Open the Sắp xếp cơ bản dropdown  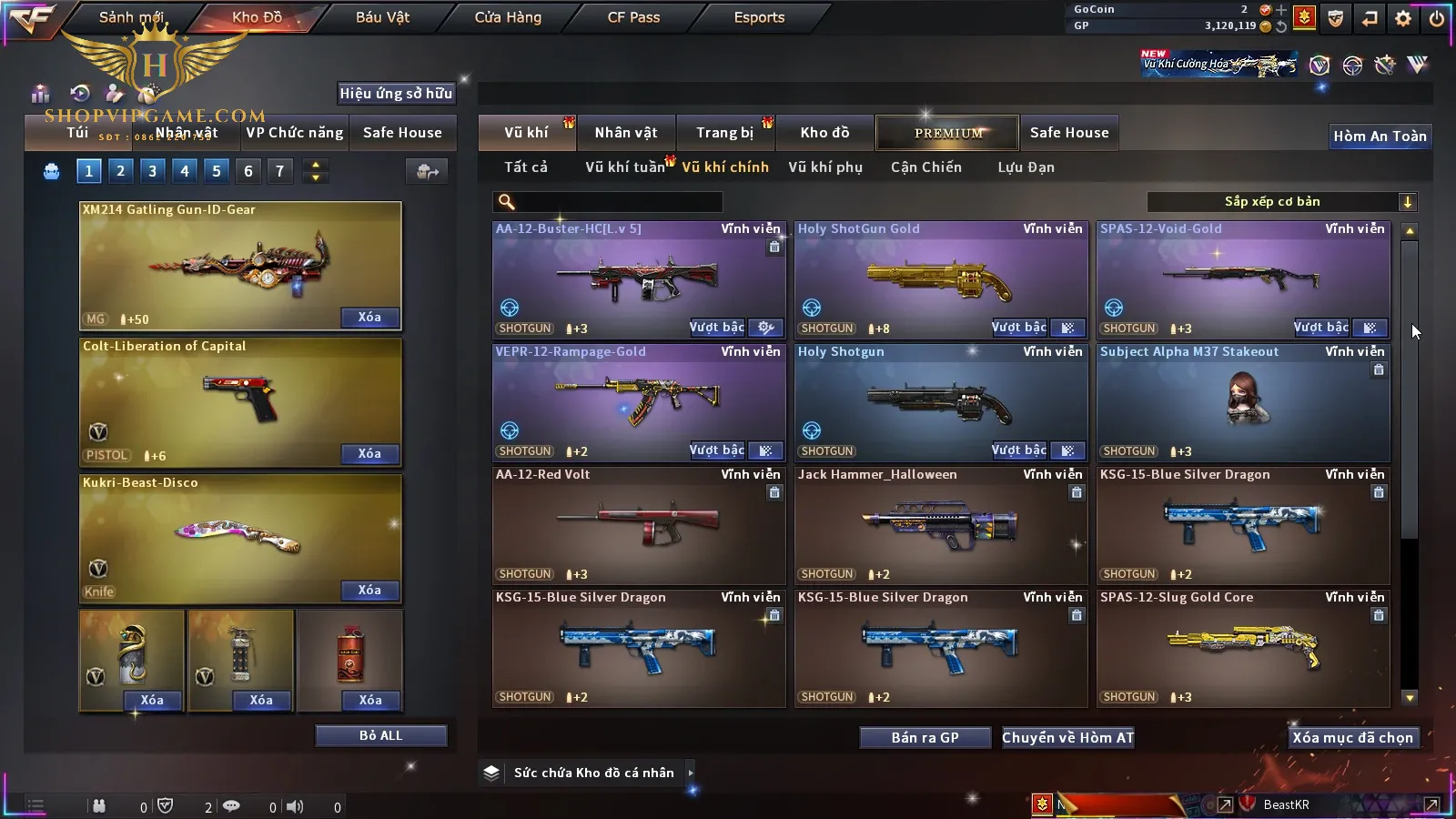pos(1281,202)
